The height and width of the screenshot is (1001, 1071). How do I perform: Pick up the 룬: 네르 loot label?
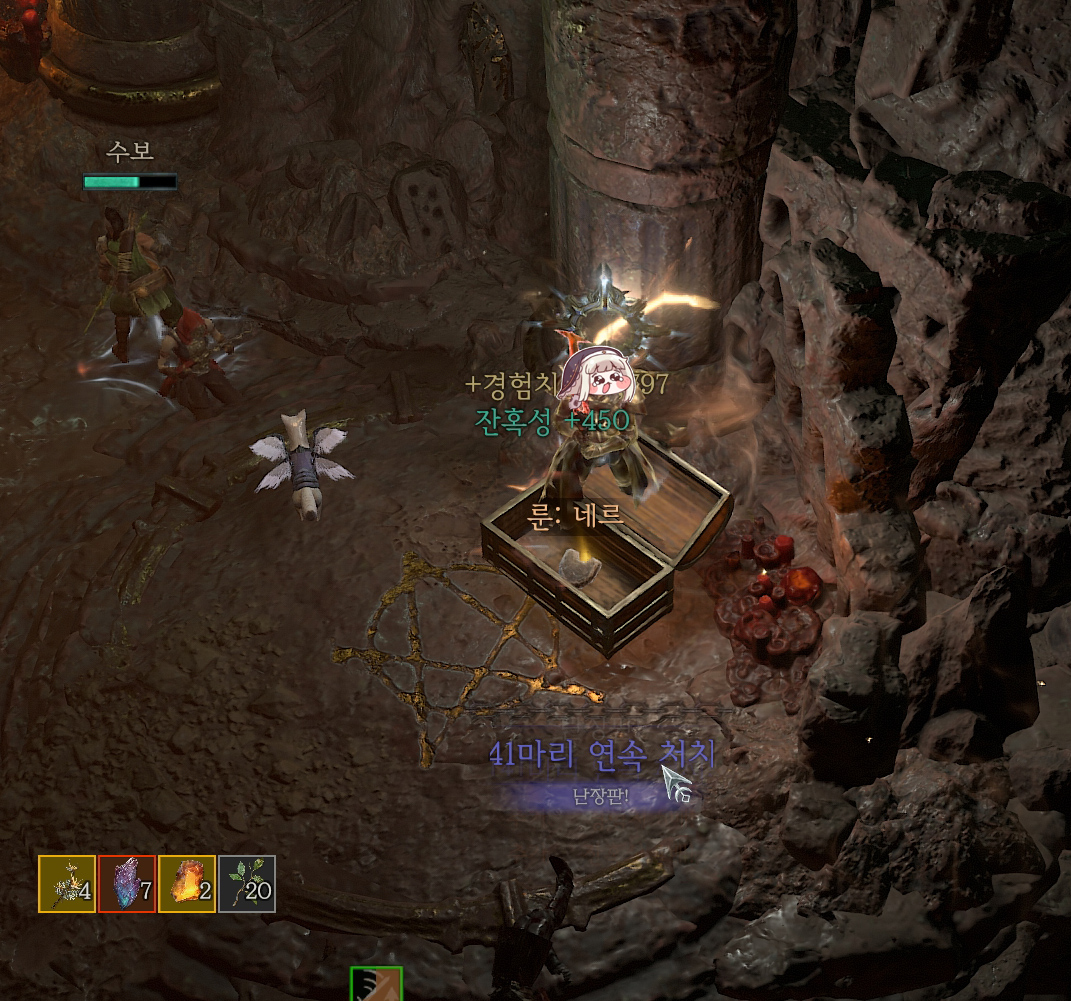575,516
